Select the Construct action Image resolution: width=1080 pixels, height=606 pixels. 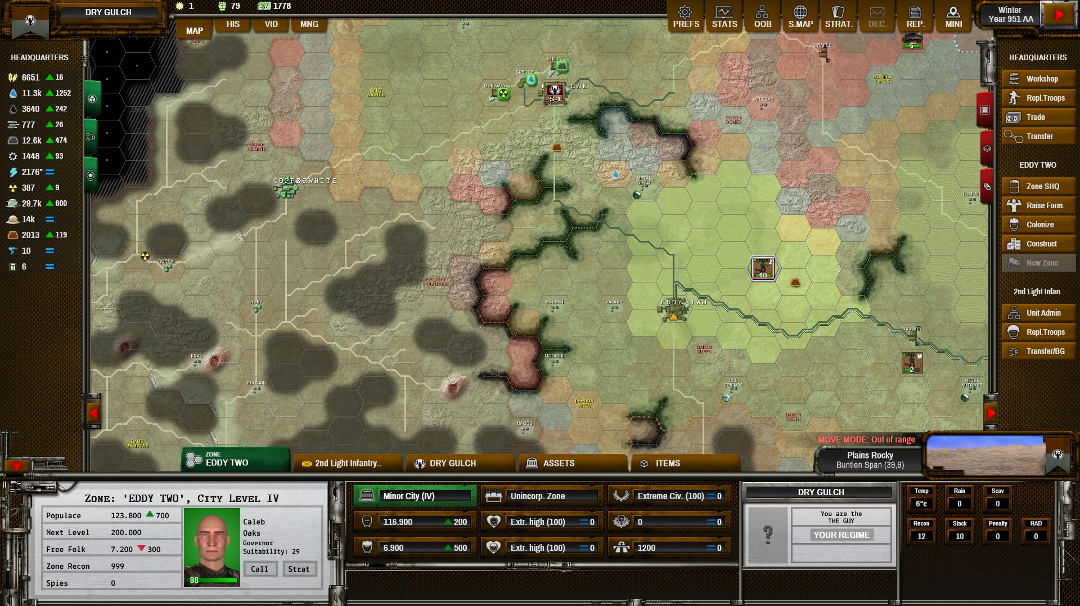coord(1041,244)
